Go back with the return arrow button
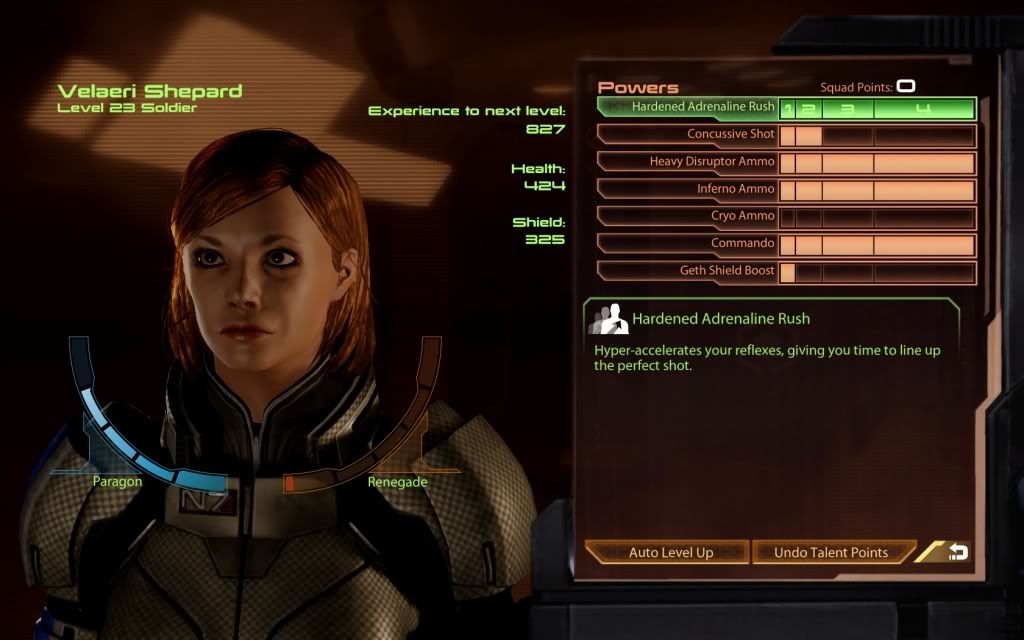The image size is (1024, 640). (x=957, y=552)
